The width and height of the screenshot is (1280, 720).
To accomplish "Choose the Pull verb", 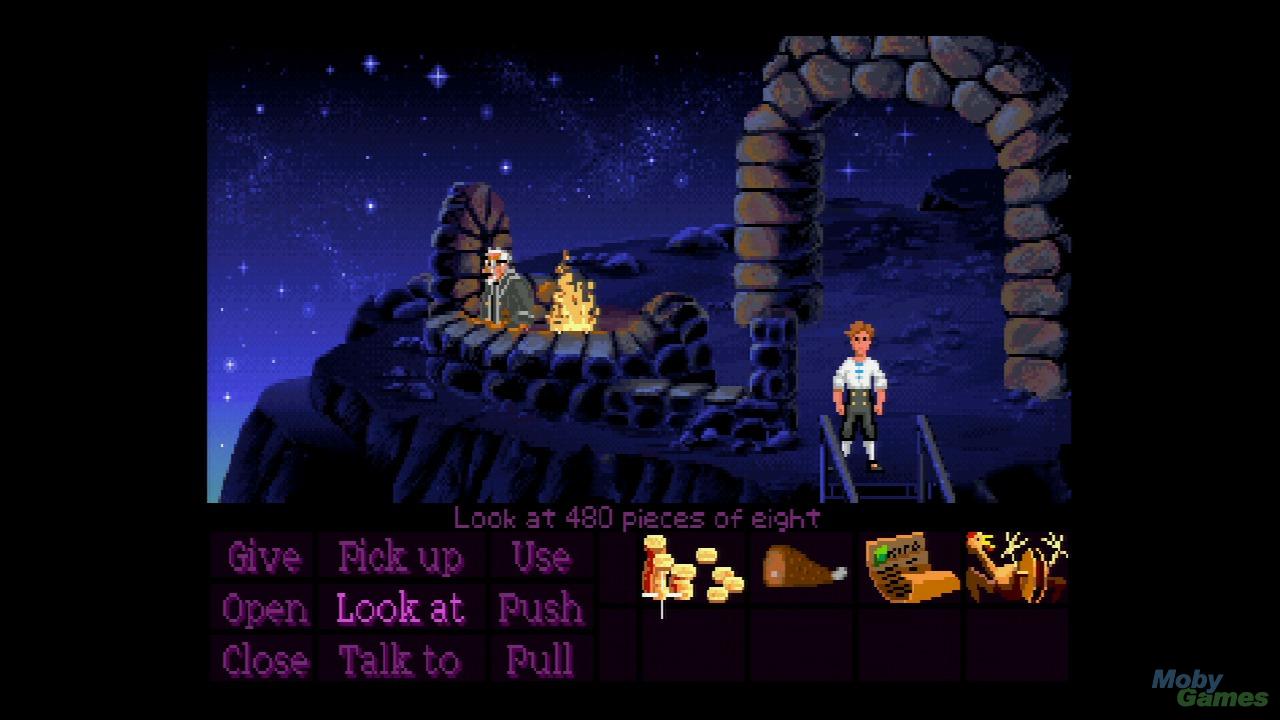I will coord(541,661).
